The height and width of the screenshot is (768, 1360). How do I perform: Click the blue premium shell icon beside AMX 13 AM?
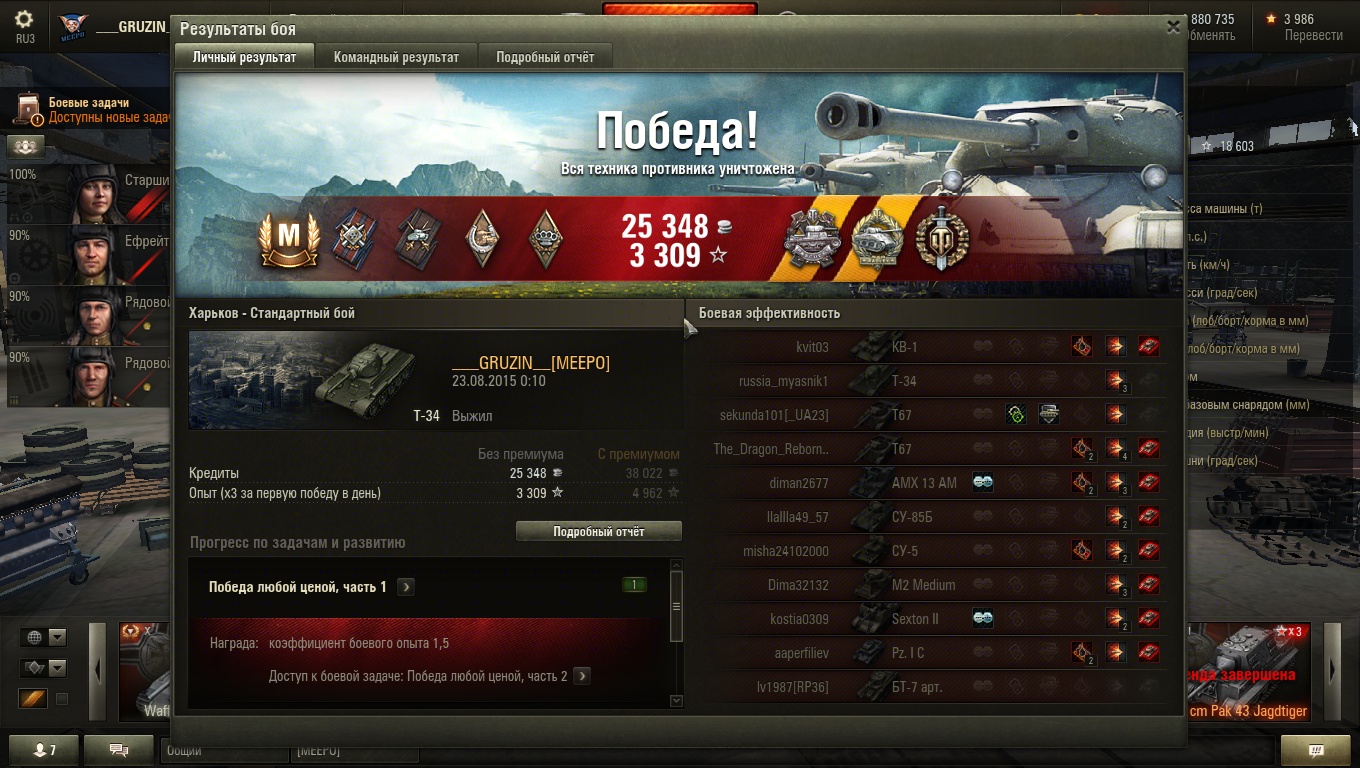click(x=984, y=482)
